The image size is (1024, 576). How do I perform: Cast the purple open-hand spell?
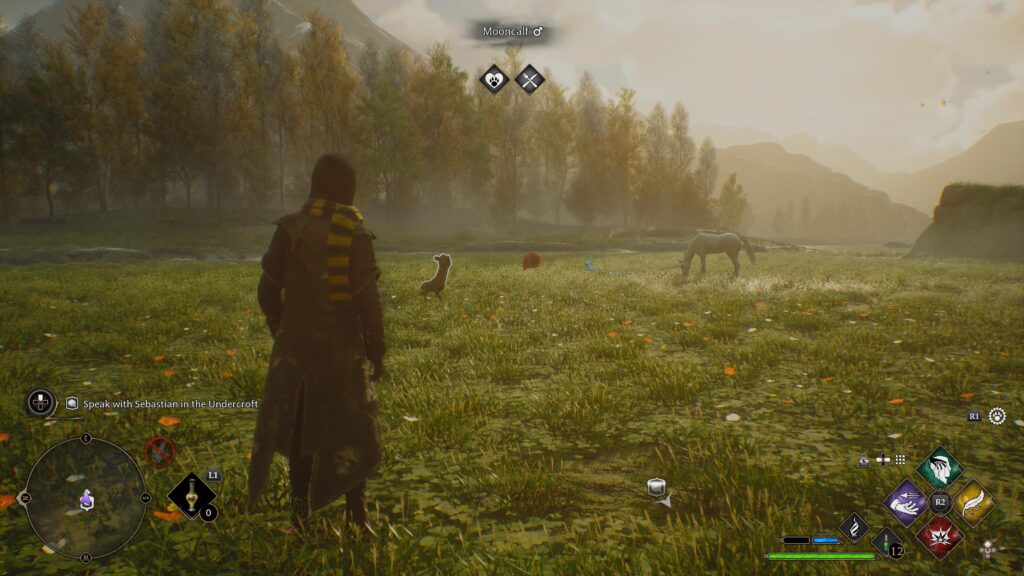pos(907,501)
